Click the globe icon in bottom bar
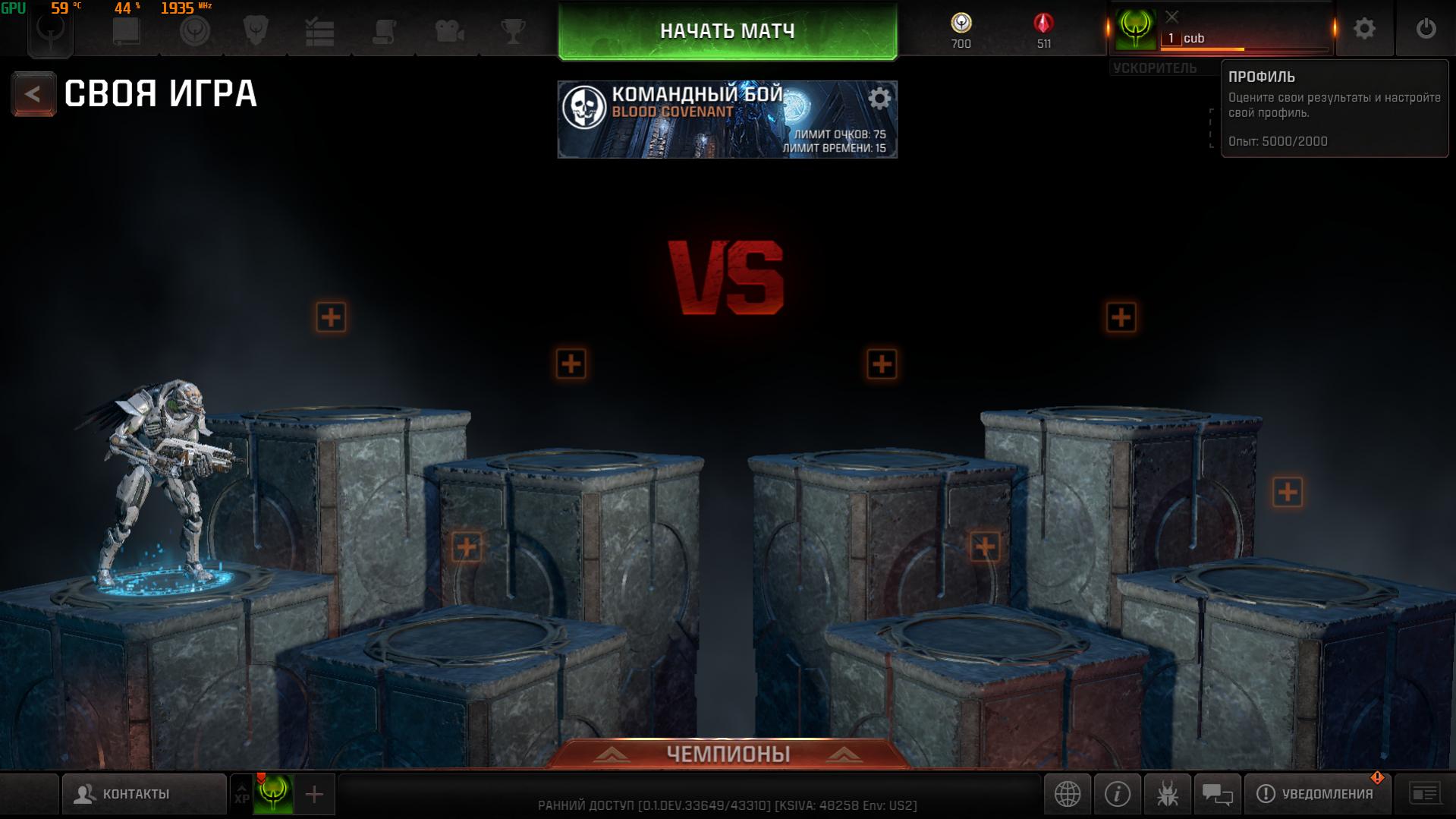The image size is (1456, 819). click(x=1067, y=794)
